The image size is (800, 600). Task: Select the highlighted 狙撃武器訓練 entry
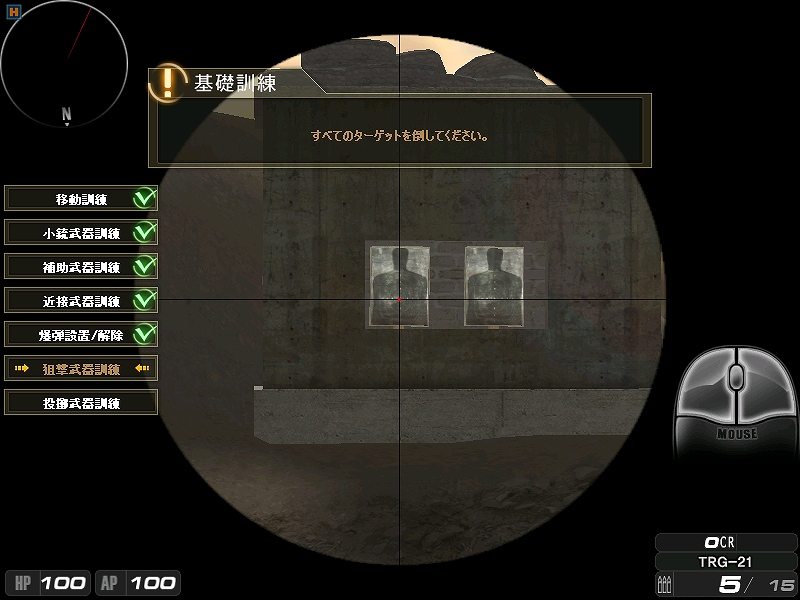pos(81,369)
